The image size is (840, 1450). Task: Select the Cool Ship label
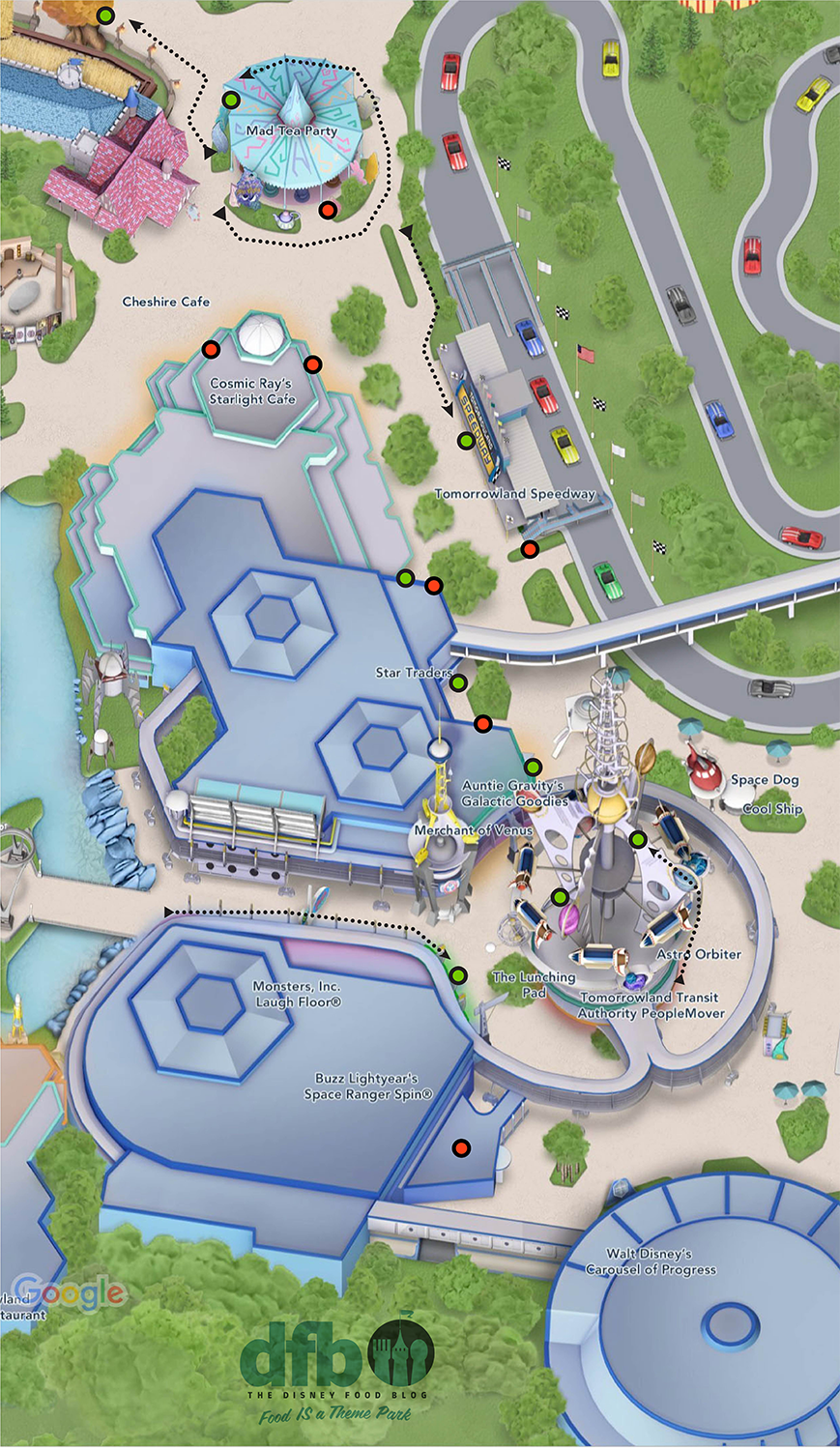coord(772,809)
